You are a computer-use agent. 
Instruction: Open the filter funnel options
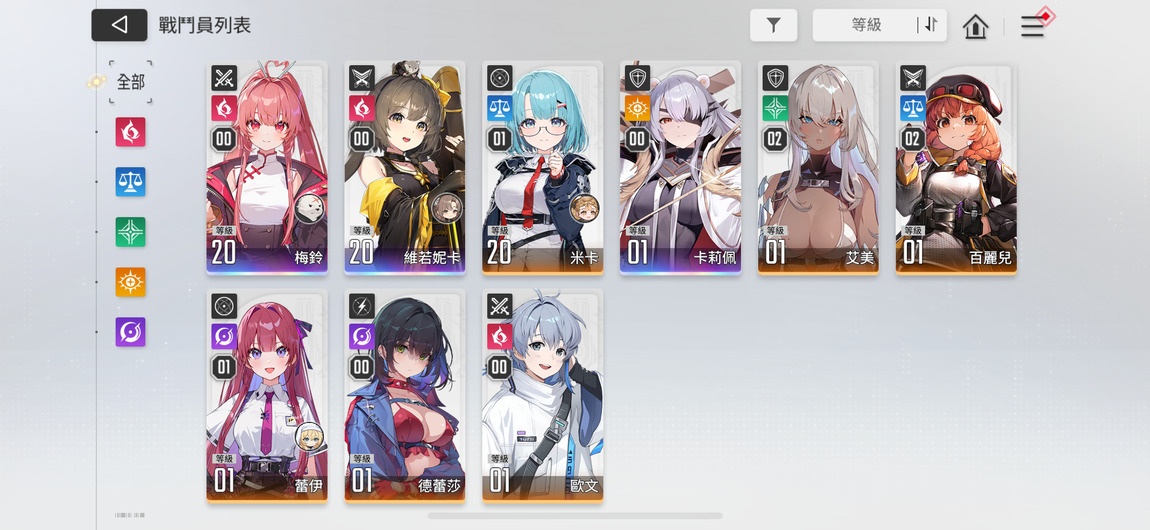(x=773, y=26)
